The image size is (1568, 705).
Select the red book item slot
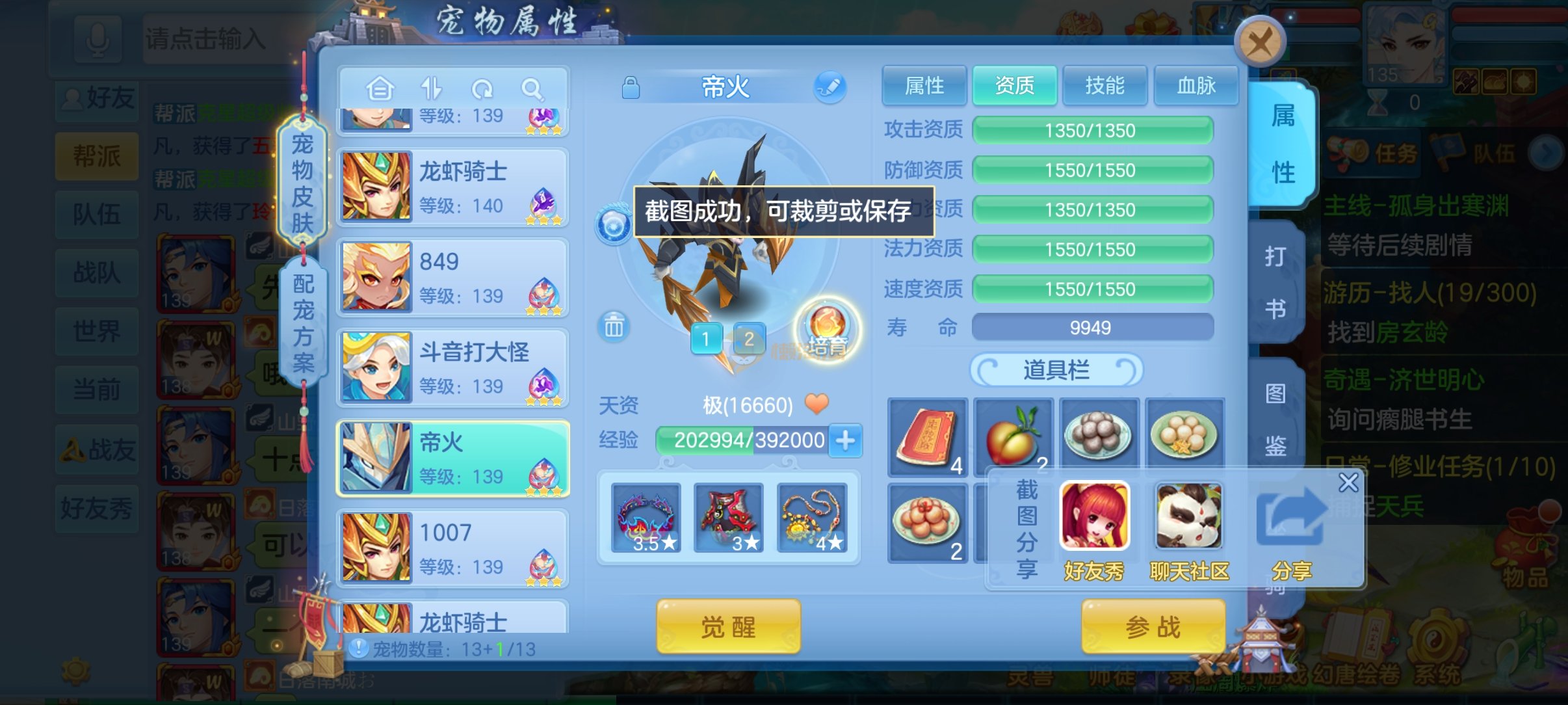click(927, 437)
